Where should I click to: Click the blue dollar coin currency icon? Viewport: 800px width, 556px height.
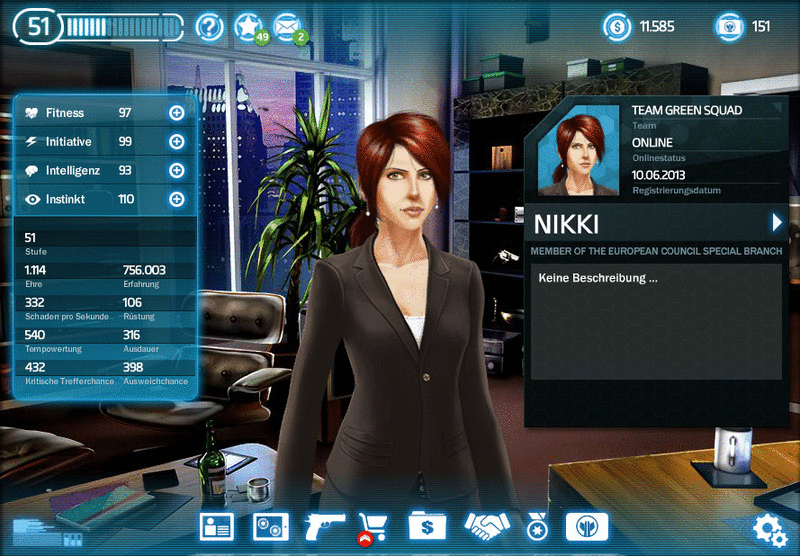(617, 27)
